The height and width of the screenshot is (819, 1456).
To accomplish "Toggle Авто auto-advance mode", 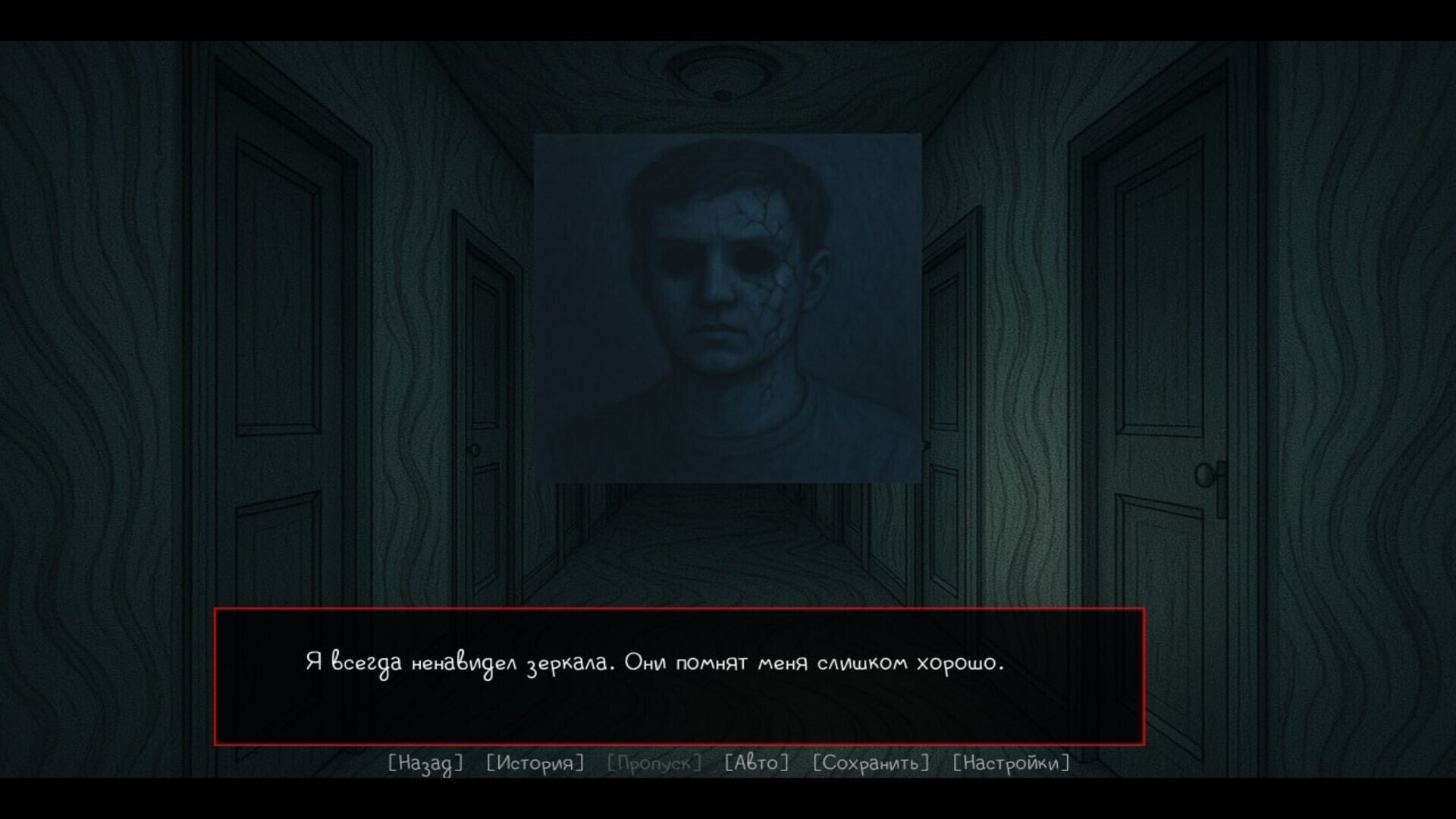I will point(758,764).
